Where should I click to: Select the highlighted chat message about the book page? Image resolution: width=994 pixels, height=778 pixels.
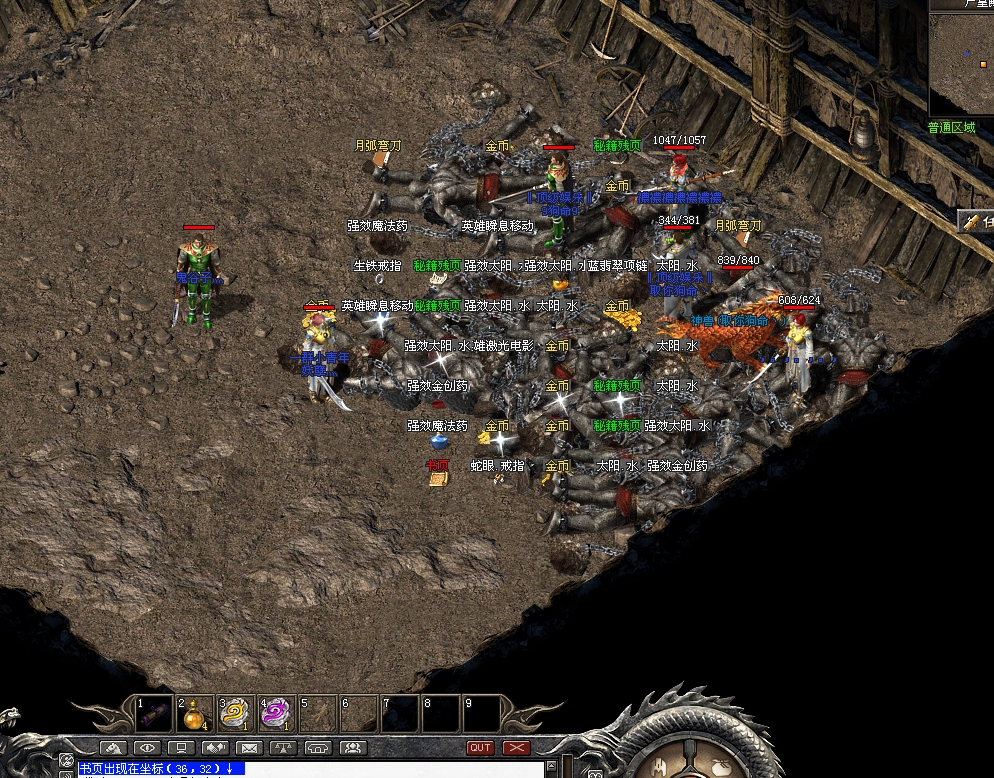161,768
